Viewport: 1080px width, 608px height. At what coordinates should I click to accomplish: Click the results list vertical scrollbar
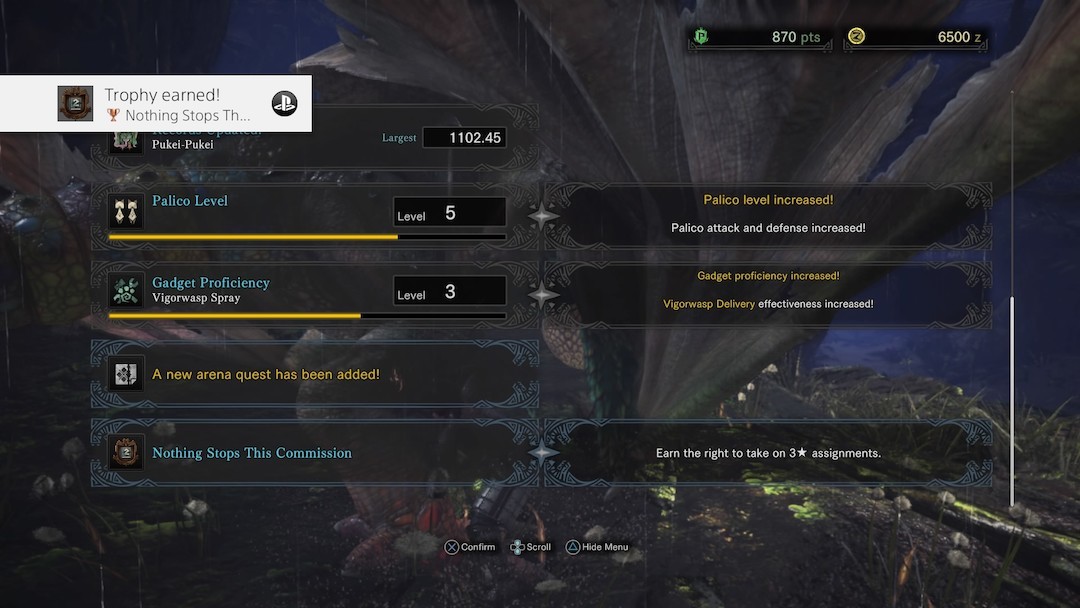1012,400
